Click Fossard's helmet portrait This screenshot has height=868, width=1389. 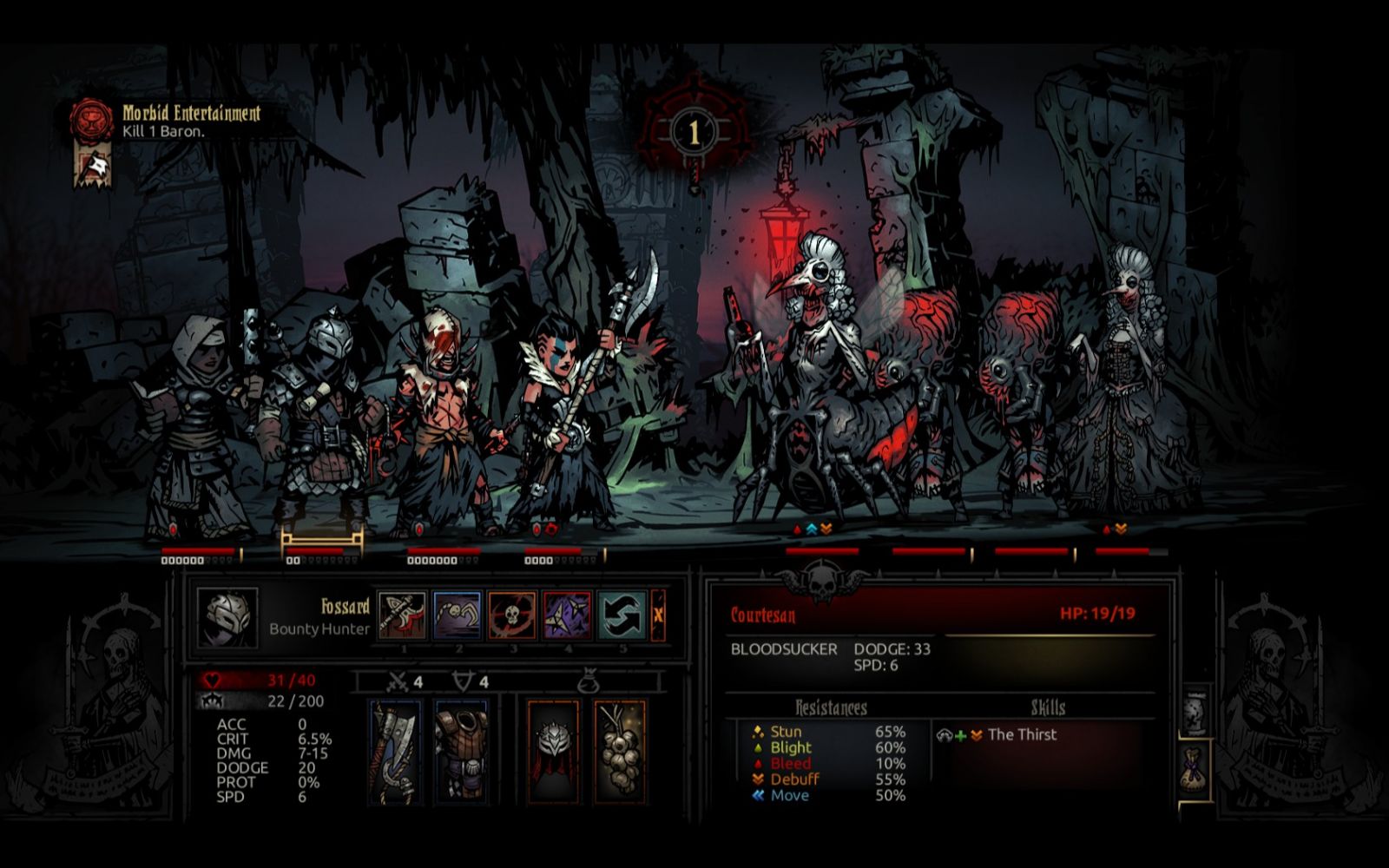pos(227,617)
